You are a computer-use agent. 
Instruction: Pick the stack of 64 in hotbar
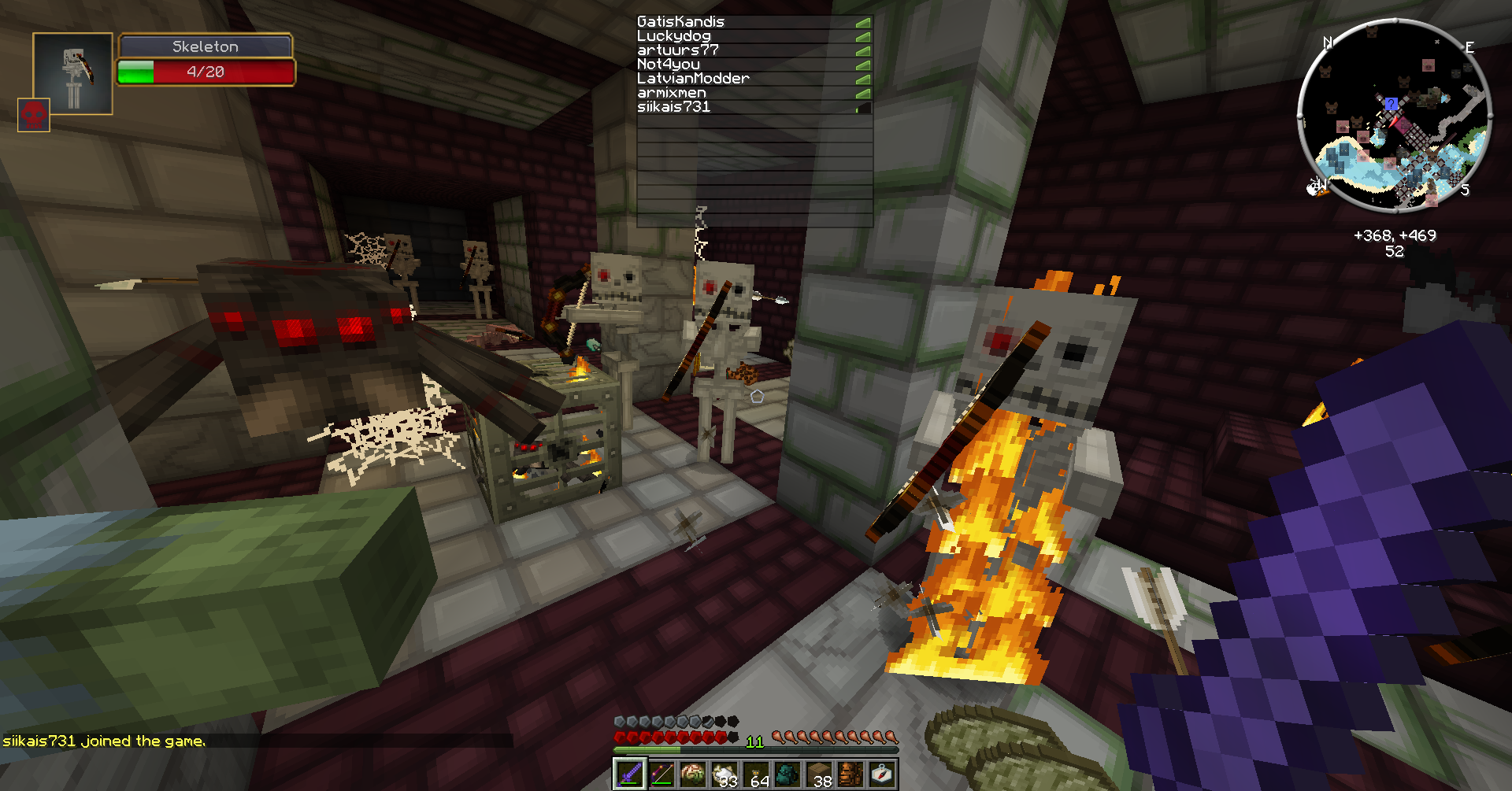point(756,774)
